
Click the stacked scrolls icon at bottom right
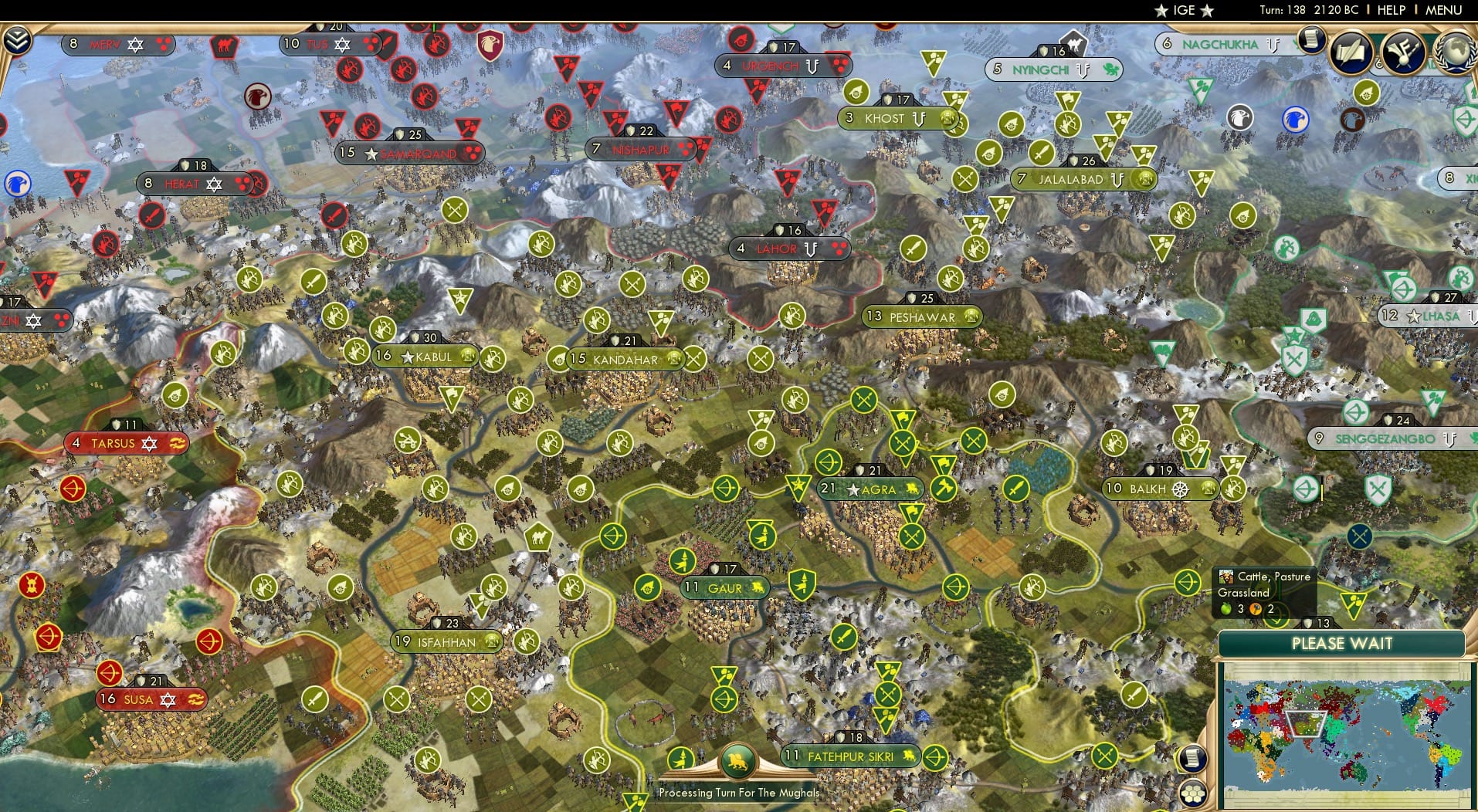click(1193, 756)
